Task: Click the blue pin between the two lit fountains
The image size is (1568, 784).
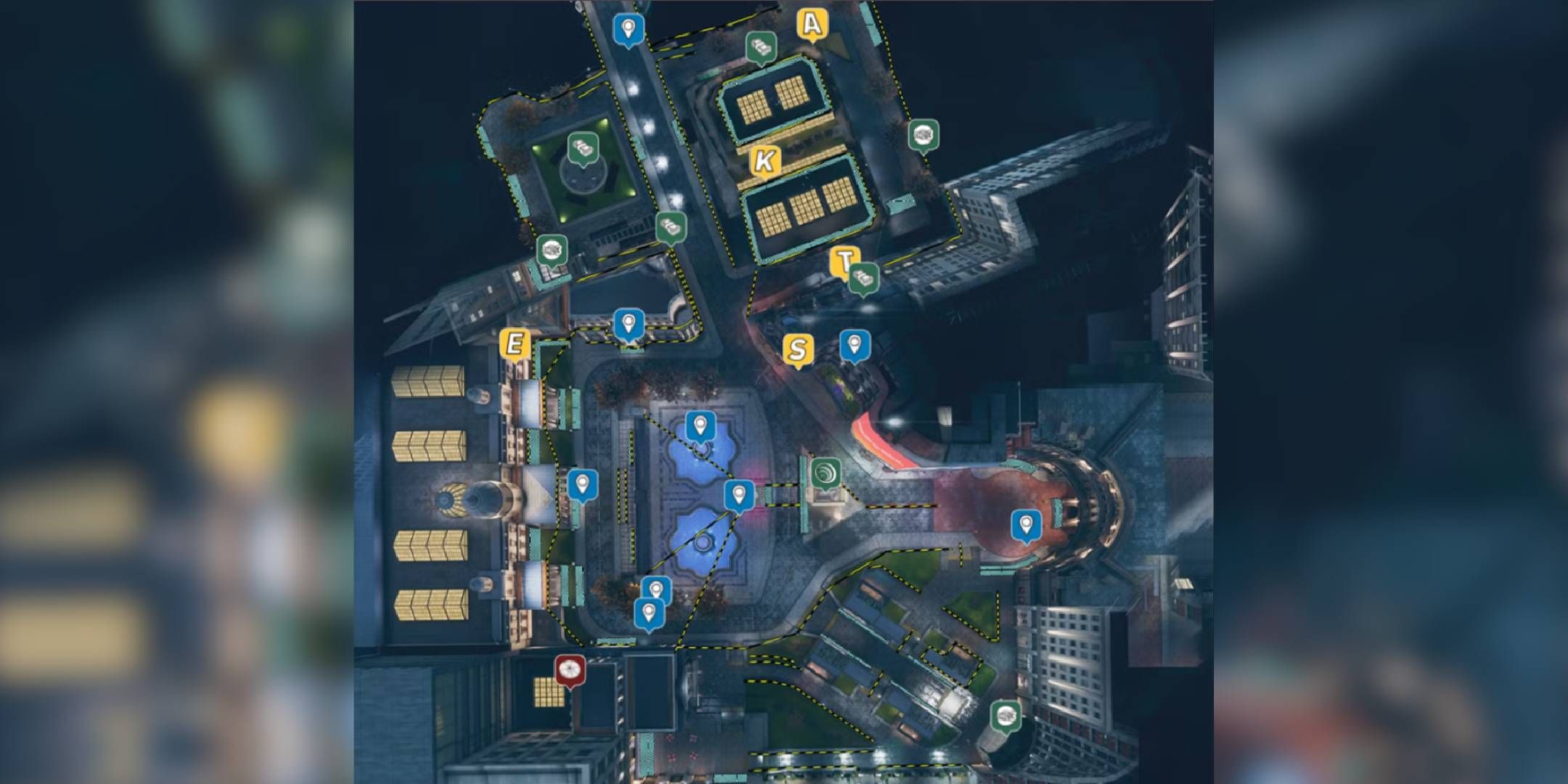Action: [x=738, y=494]
